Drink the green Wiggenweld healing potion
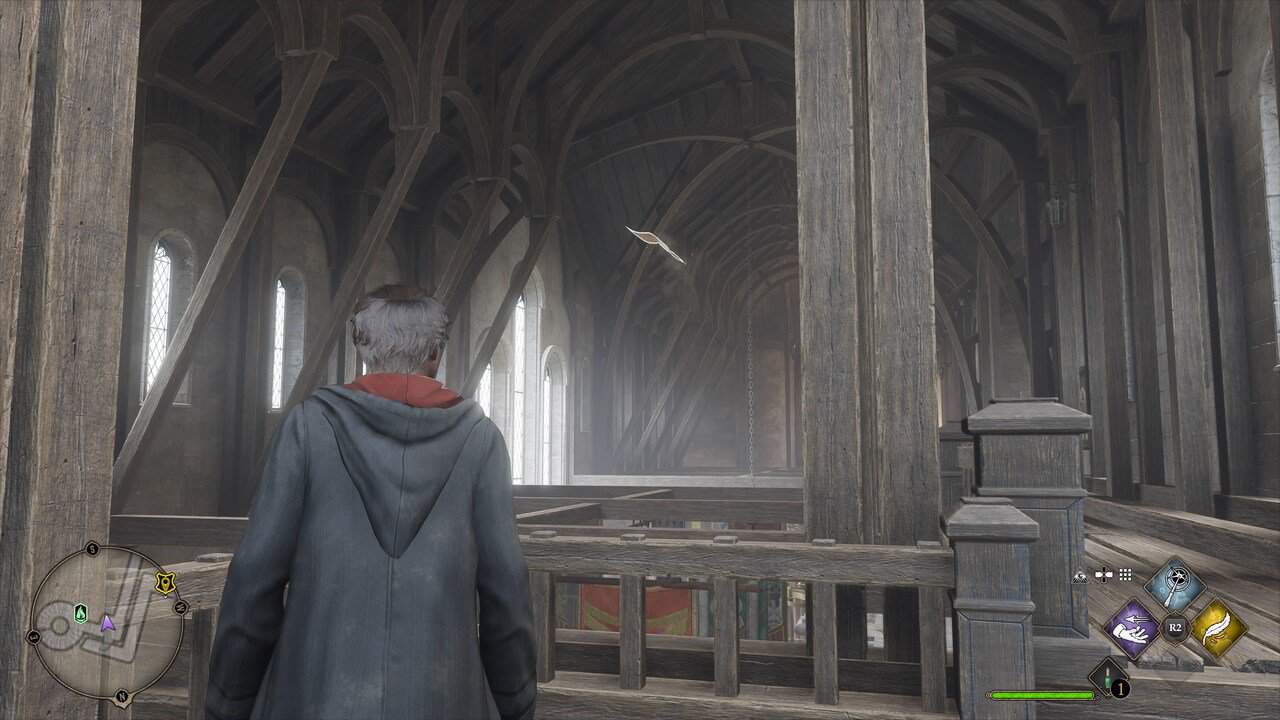This screenshot has height=720, width=1280. coord(1108,679)
